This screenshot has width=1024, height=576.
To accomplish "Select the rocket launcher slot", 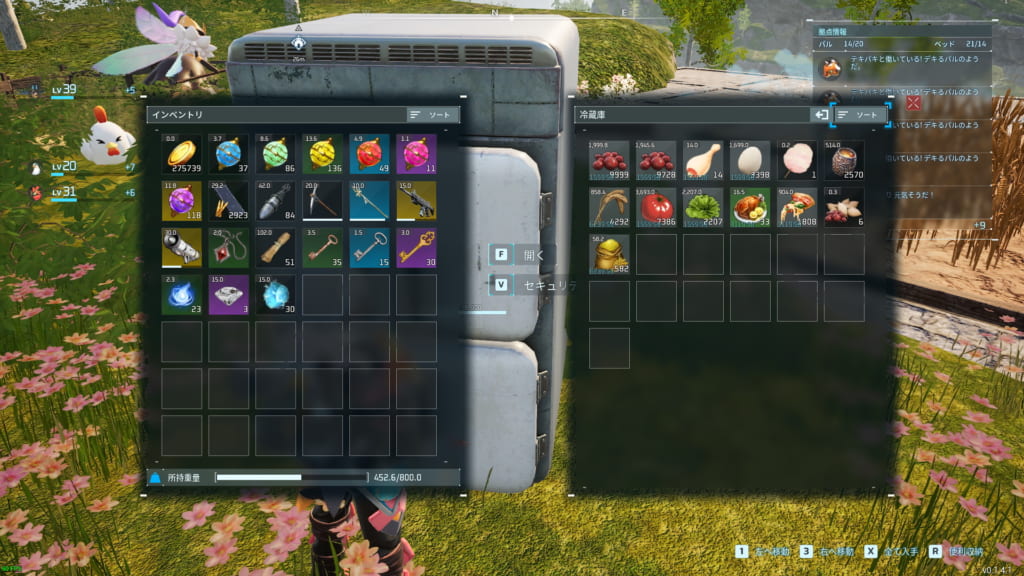I will tap(181, 248).
